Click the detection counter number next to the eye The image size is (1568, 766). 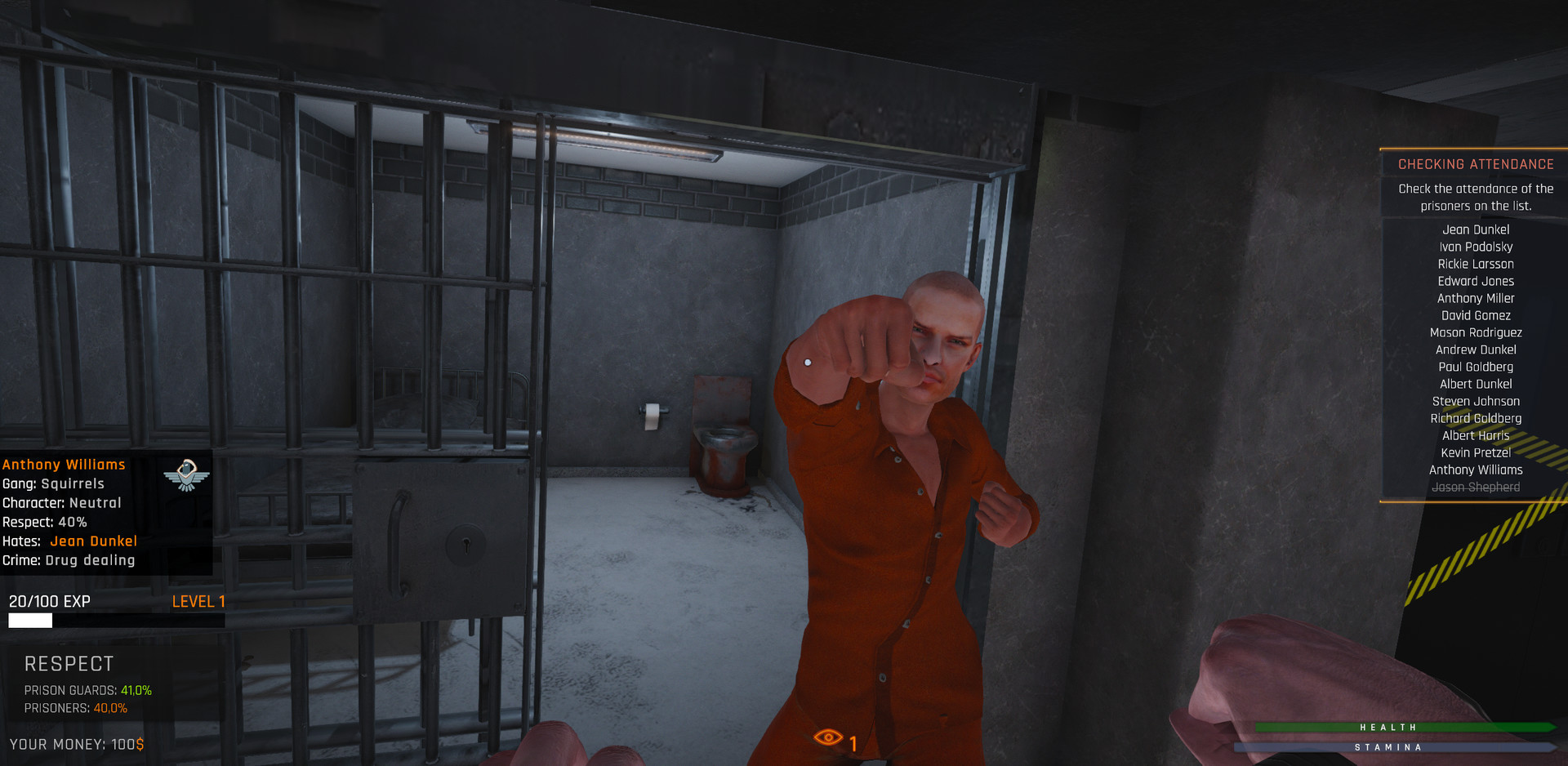[853, 742]
